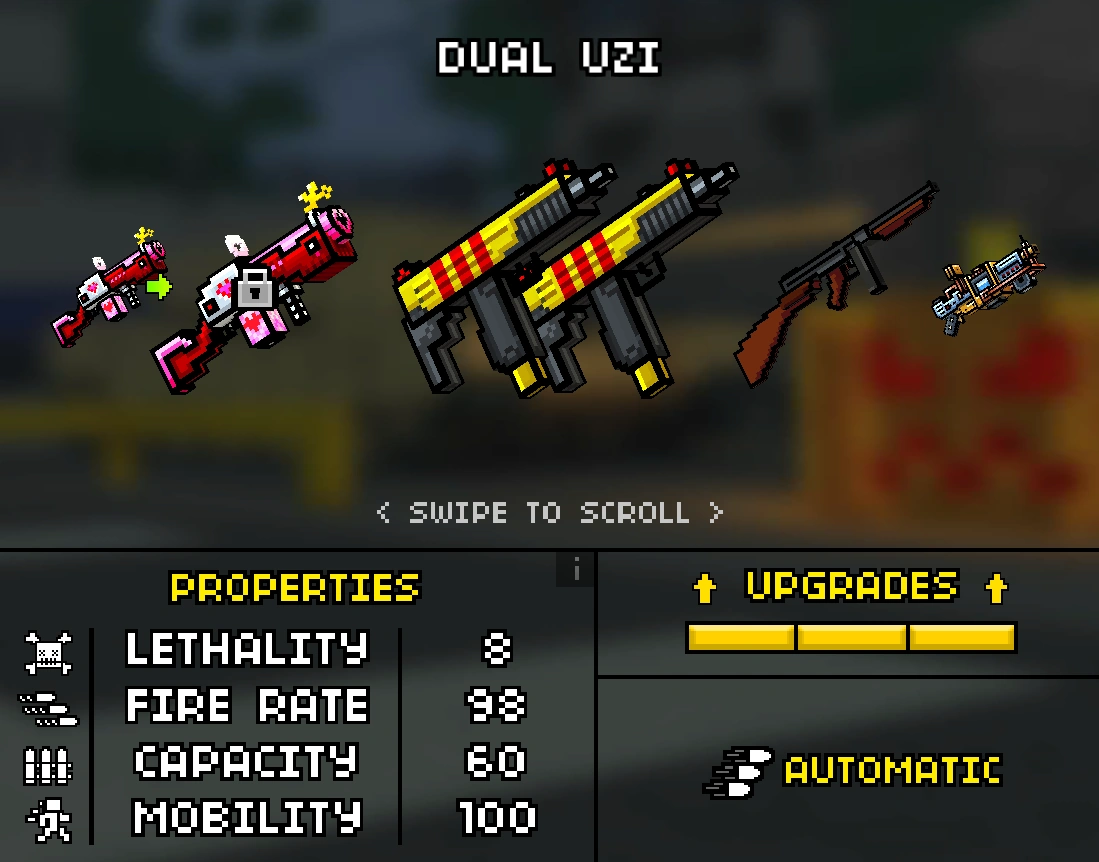Pick the small red heart gun

(x=108, y=290)
